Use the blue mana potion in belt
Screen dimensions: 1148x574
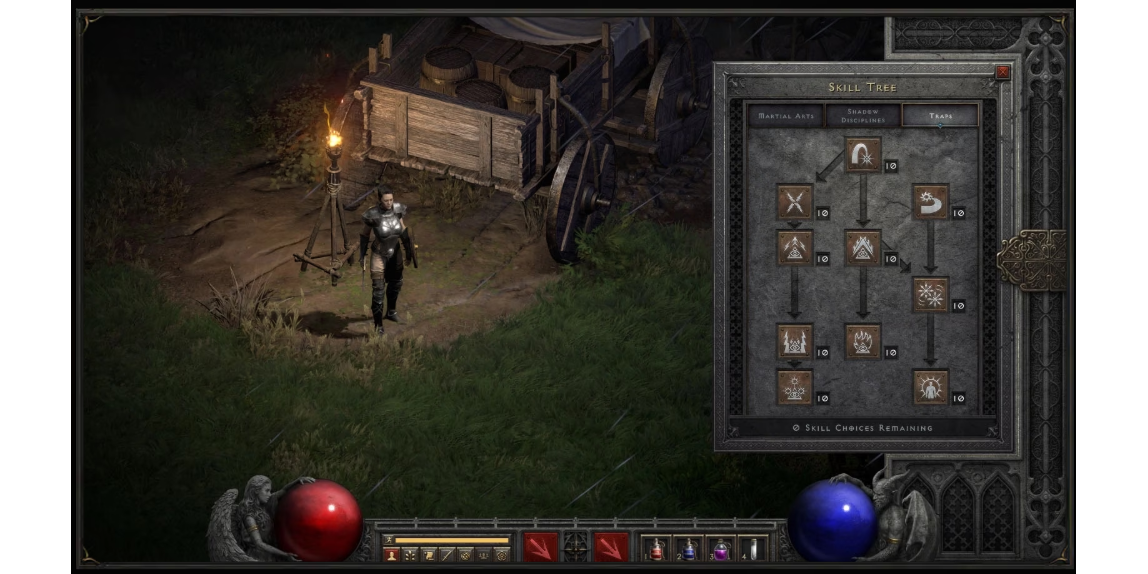(x=688, y=548)
